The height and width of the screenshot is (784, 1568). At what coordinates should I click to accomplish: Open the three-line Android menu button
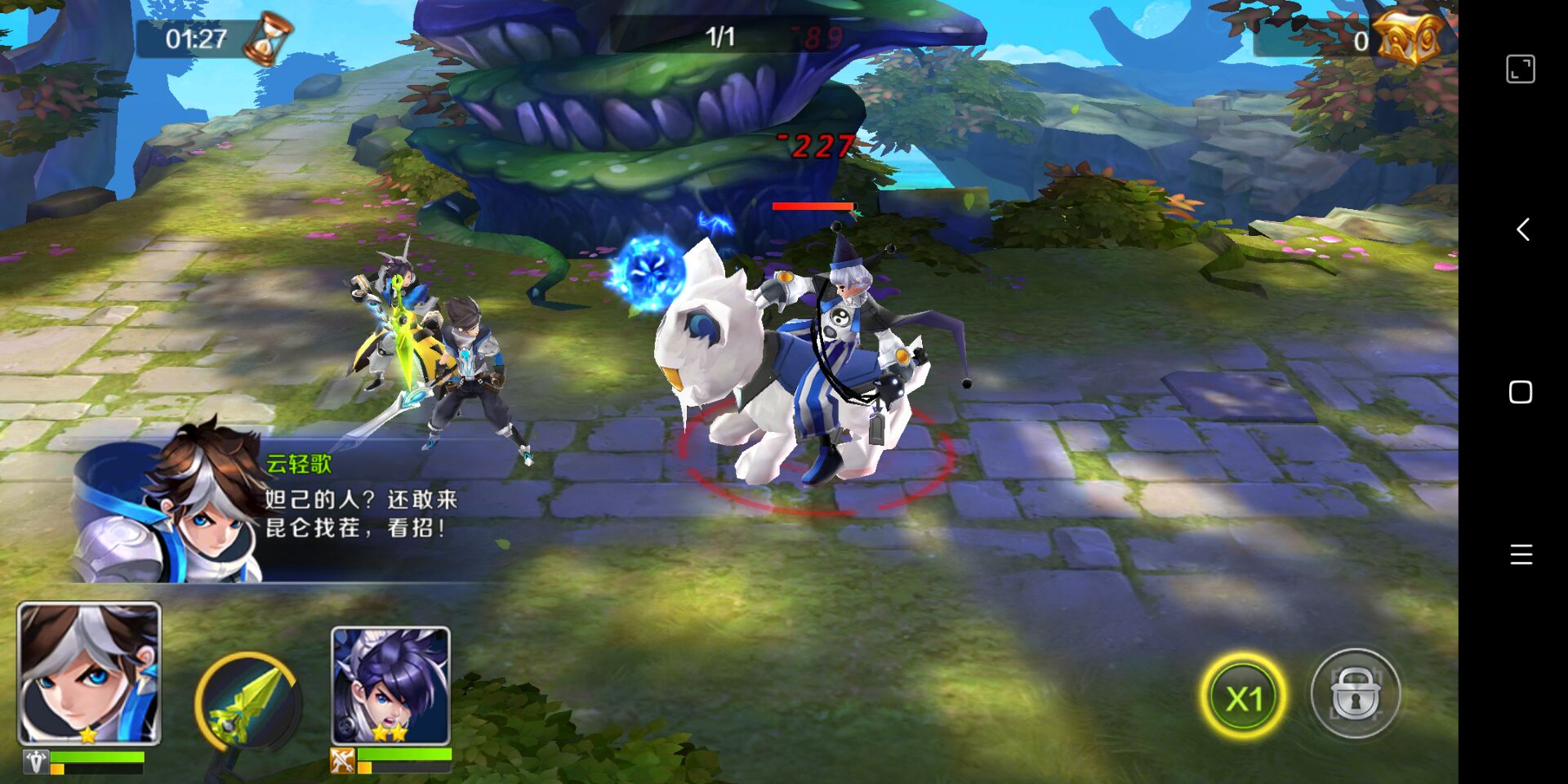(x=1521, y=555)
